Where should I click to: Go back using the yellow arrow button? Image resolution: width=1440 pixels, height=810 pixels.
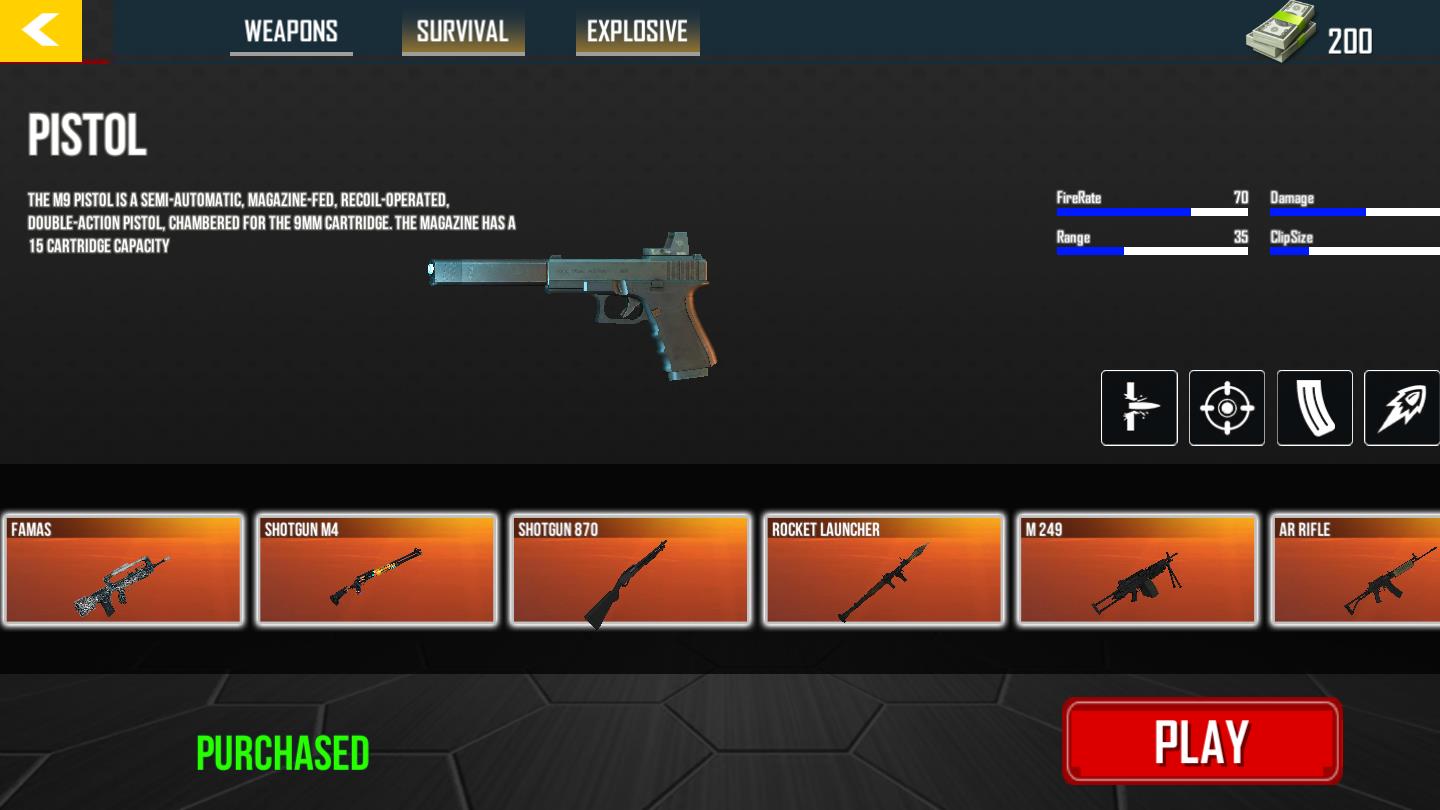[41, 31]
